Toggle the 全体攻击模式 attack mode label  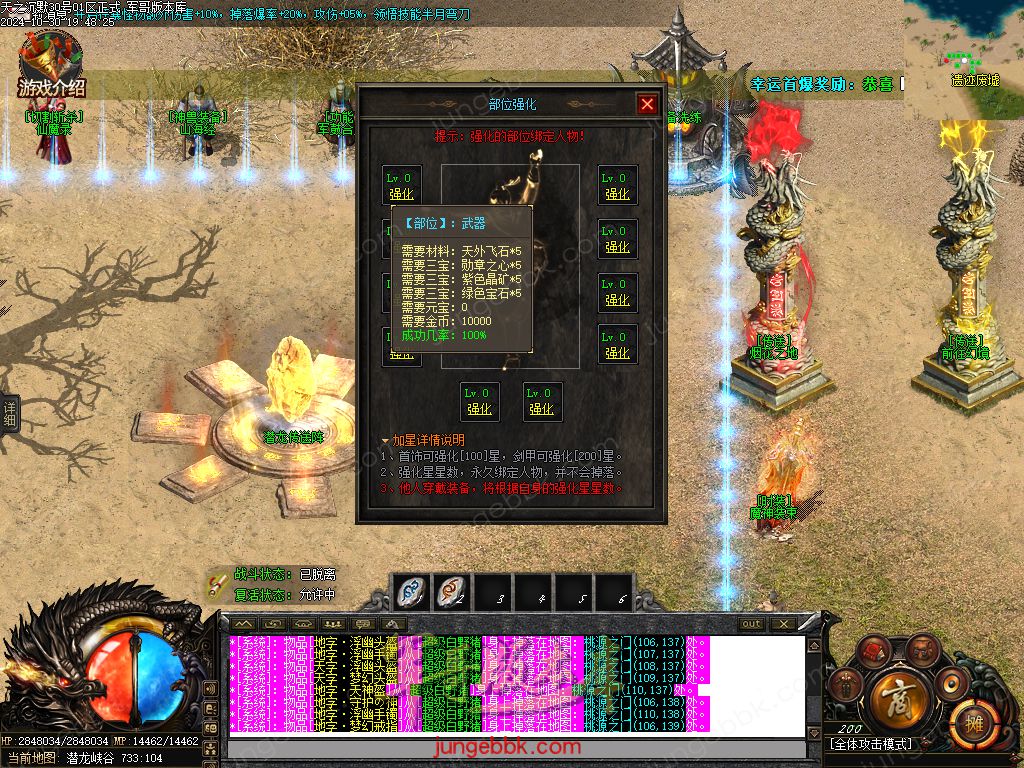872,745
